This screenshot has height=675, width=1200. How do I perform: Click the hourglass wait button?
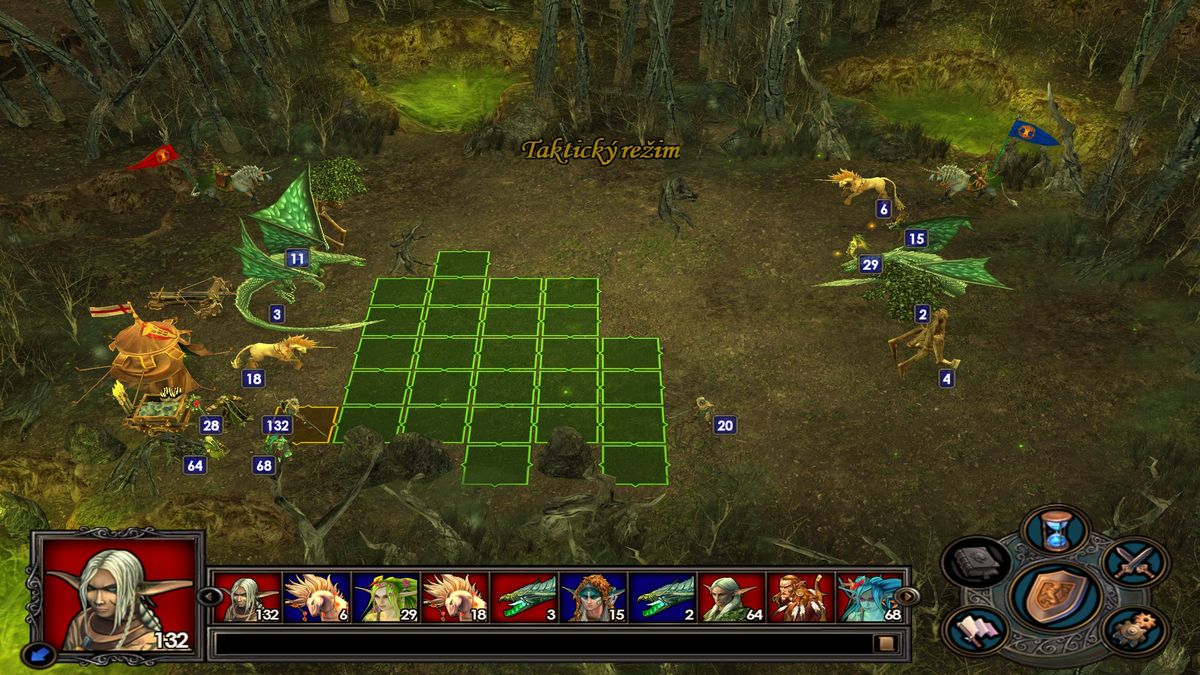pos(1056,529)
